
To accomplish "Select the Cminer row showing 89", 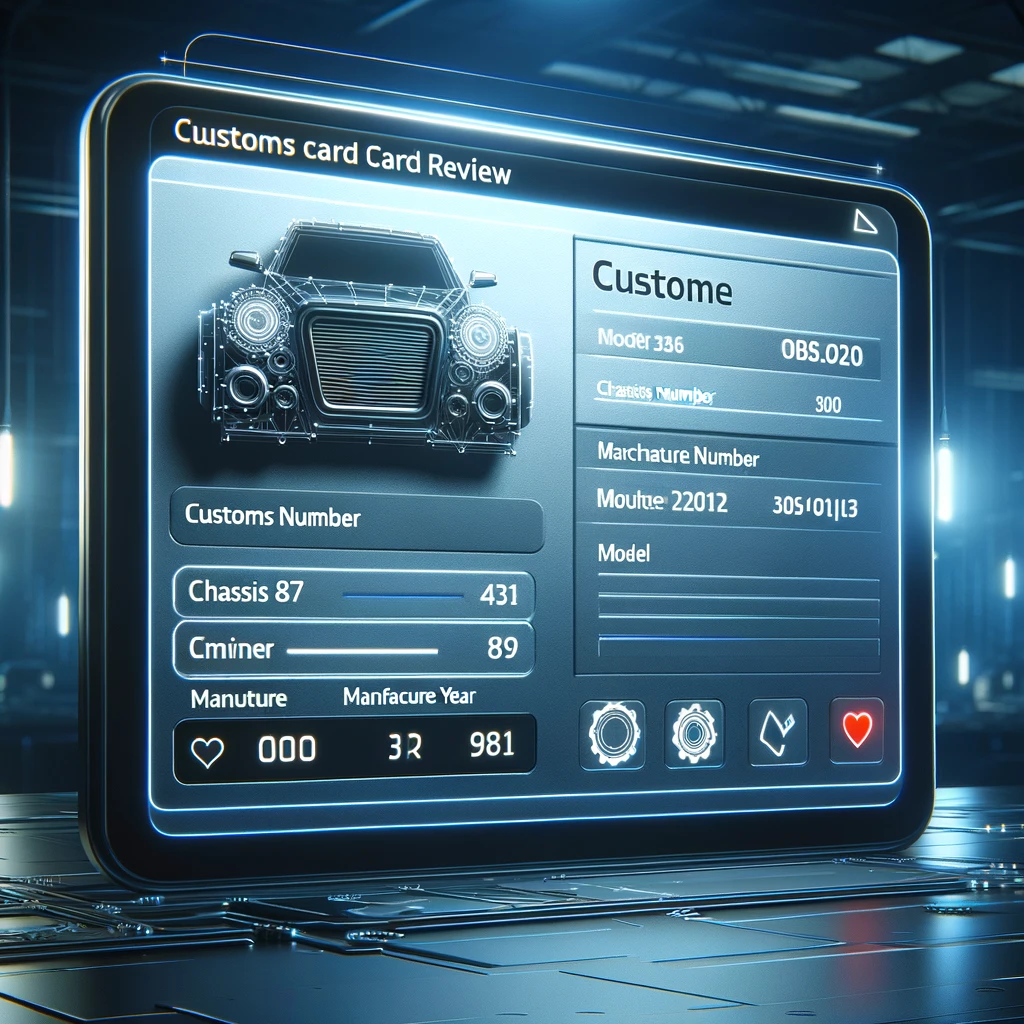I will (x=354, y=648).
